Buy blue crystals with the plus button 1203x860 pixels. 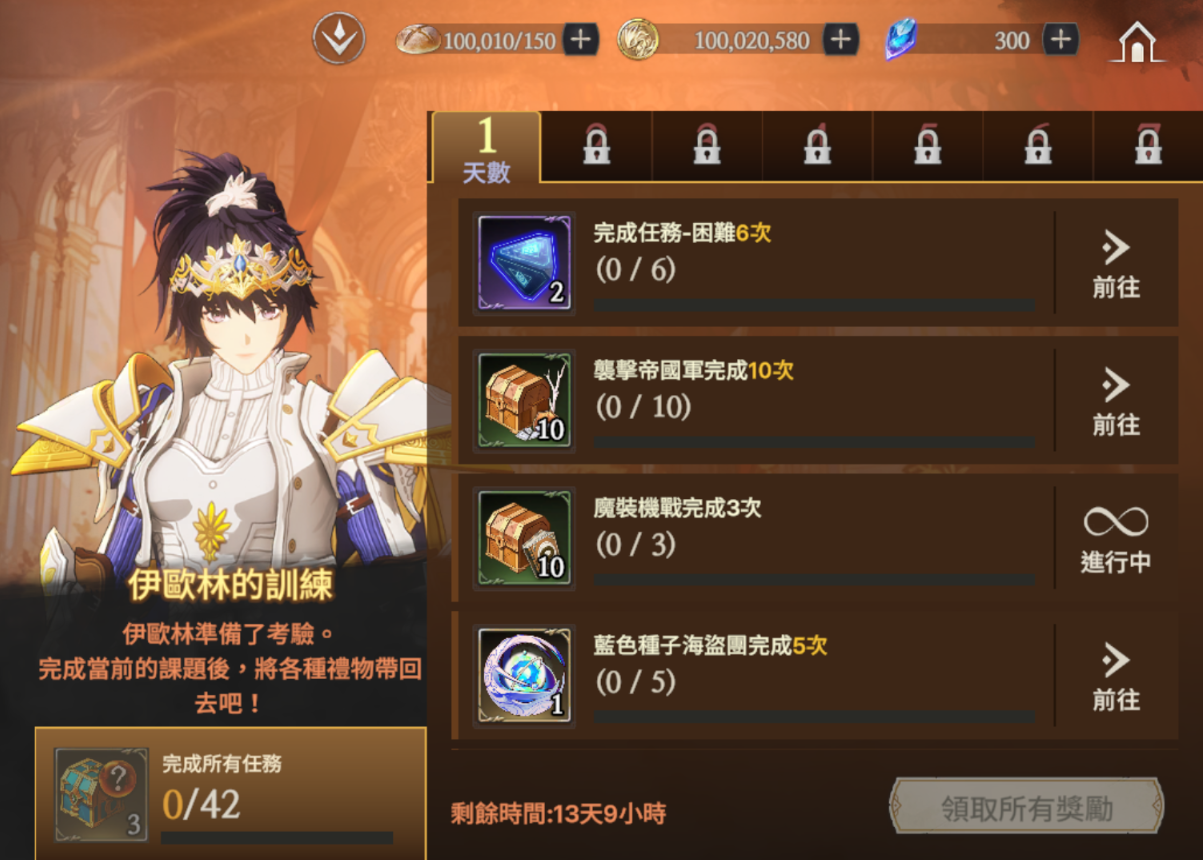[1060, 40]
